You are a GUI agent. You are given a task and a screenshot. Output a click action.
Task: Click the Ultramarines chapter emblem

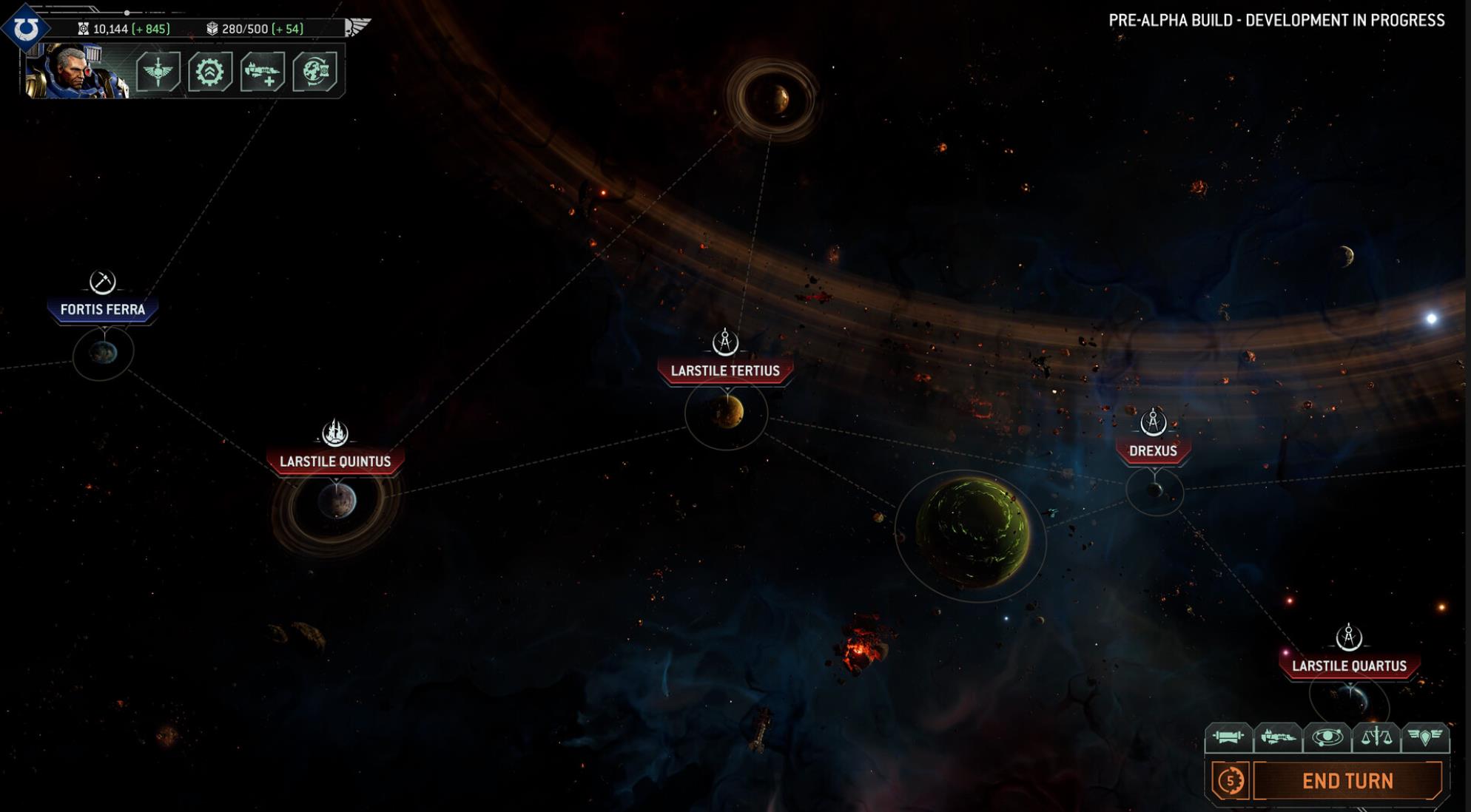click(x=27, y=28)
